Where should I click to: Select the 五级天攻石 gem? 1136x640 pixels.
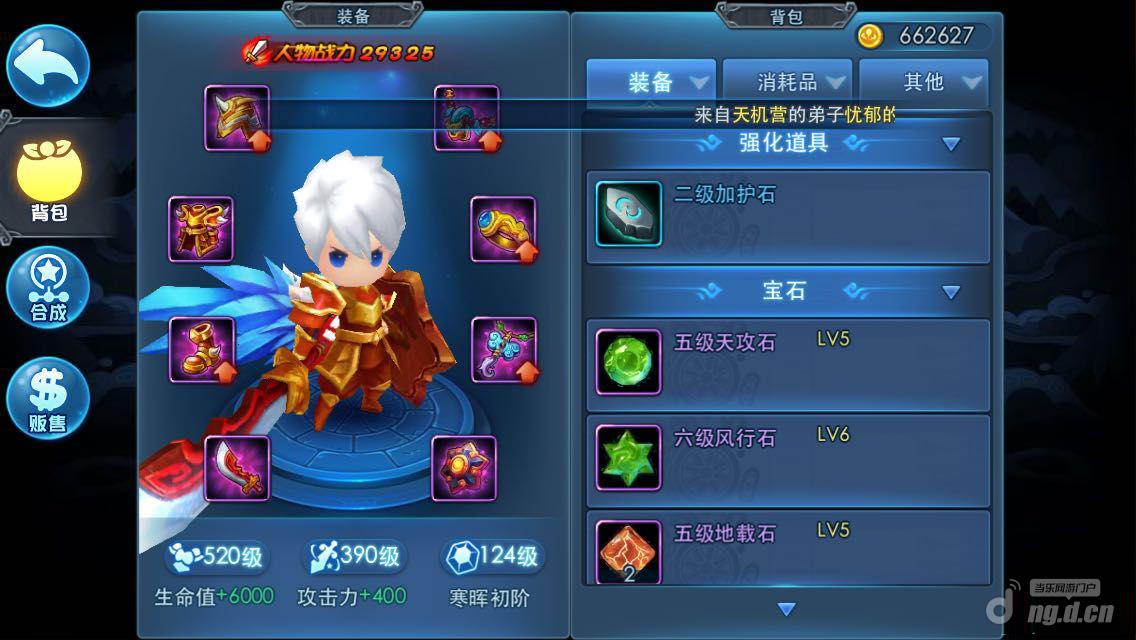[788, 364]
